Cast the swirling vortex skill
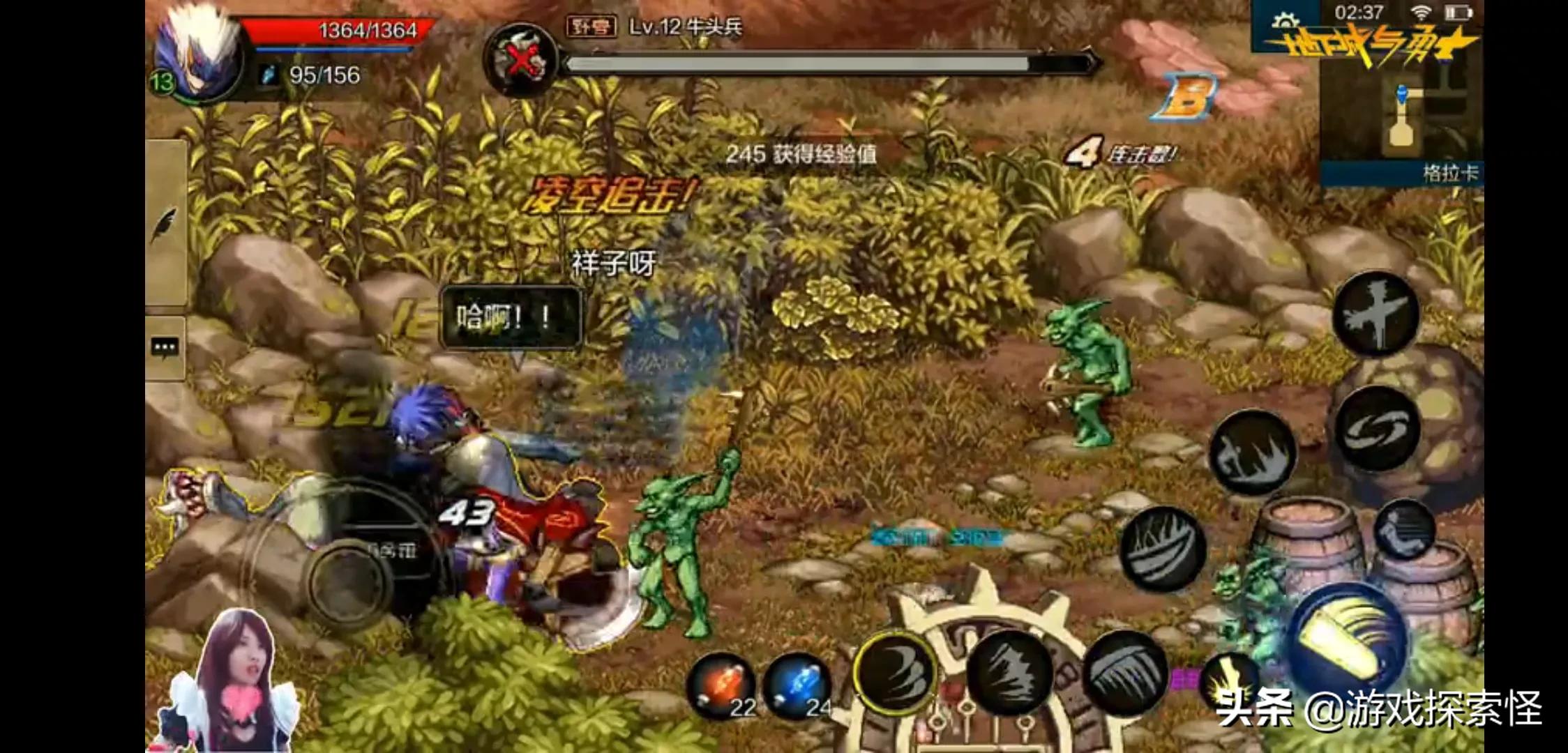1568x753 pixels. point(1377,429)
